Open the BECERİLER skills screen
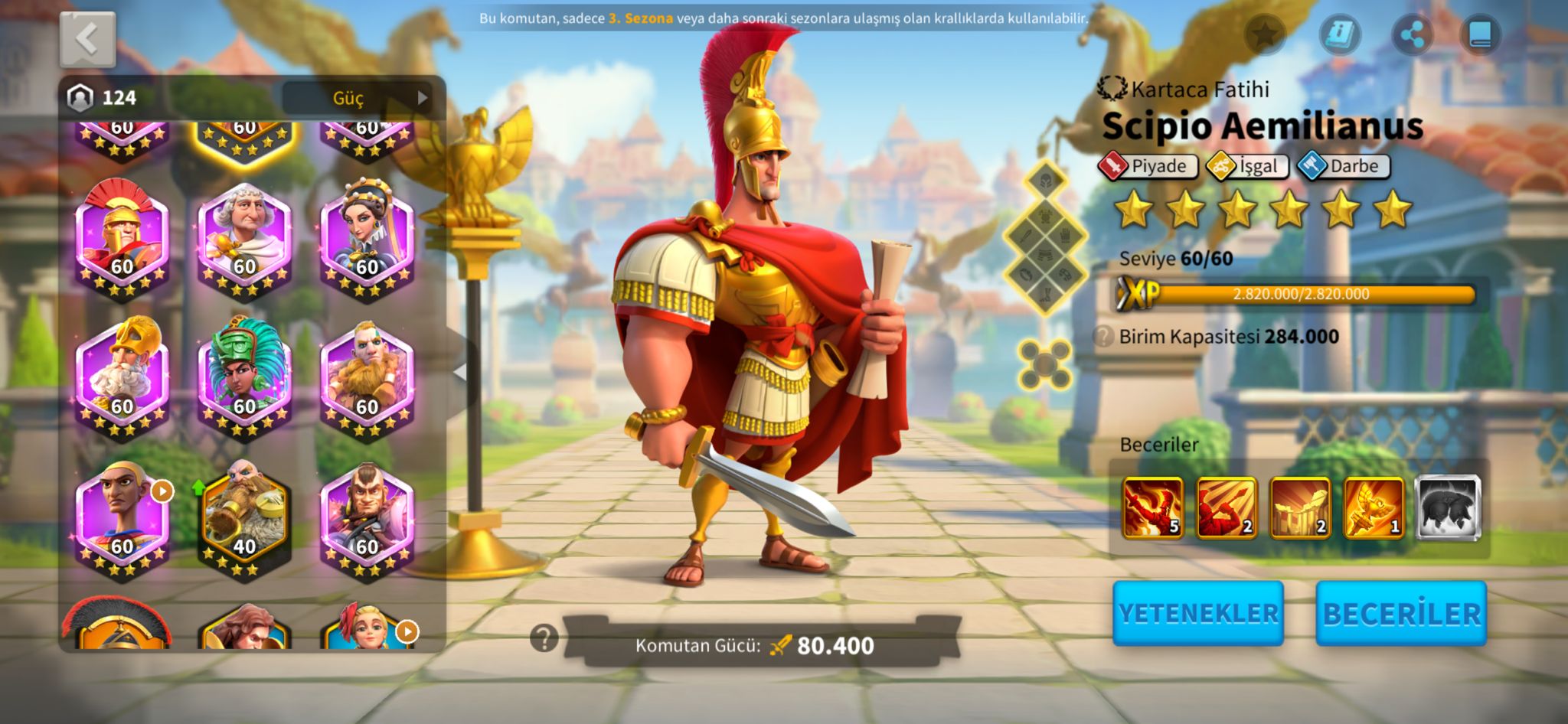 [1401, 613]
